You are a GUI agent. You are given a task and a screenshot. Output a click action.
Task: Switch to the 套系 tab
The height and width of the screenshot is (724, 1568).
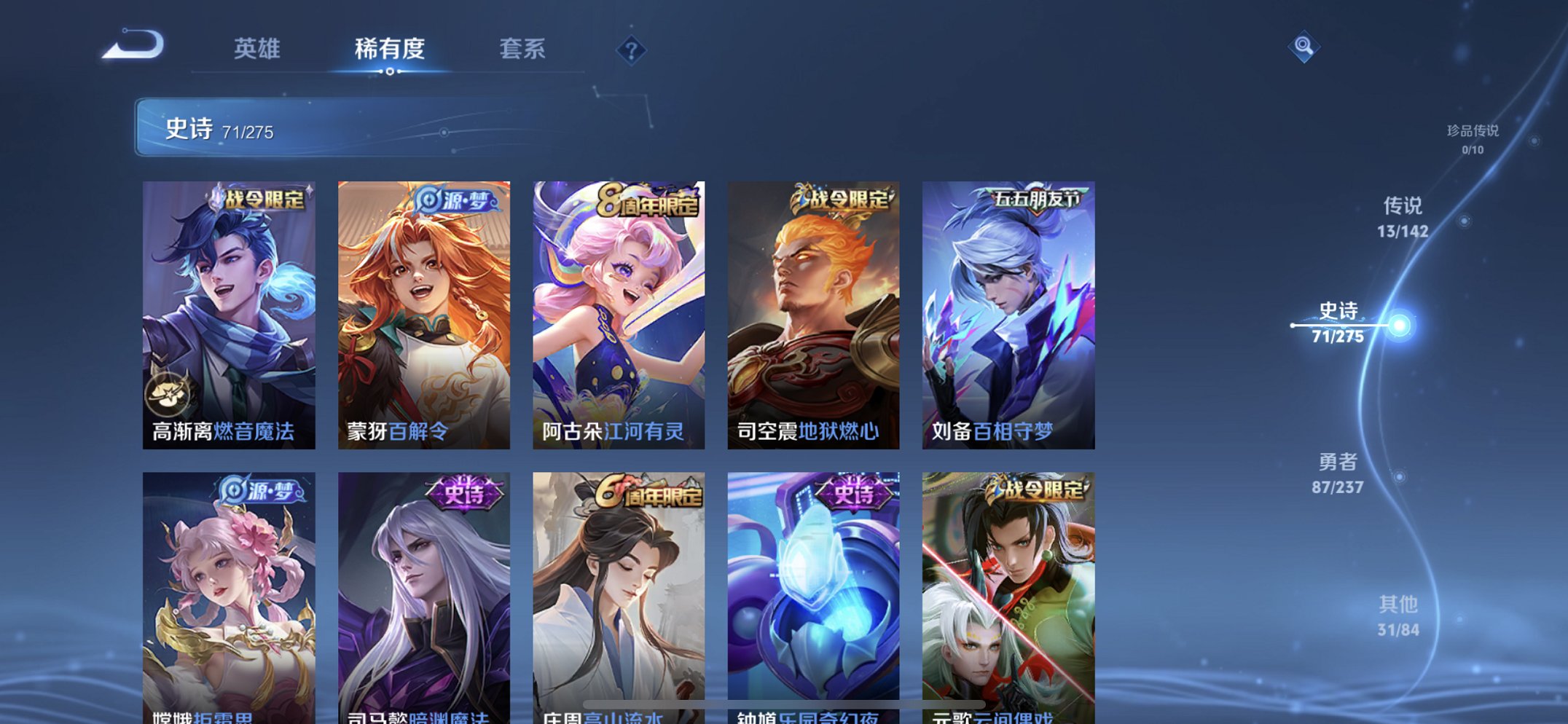pyautogui.click(x=522, y=50)
